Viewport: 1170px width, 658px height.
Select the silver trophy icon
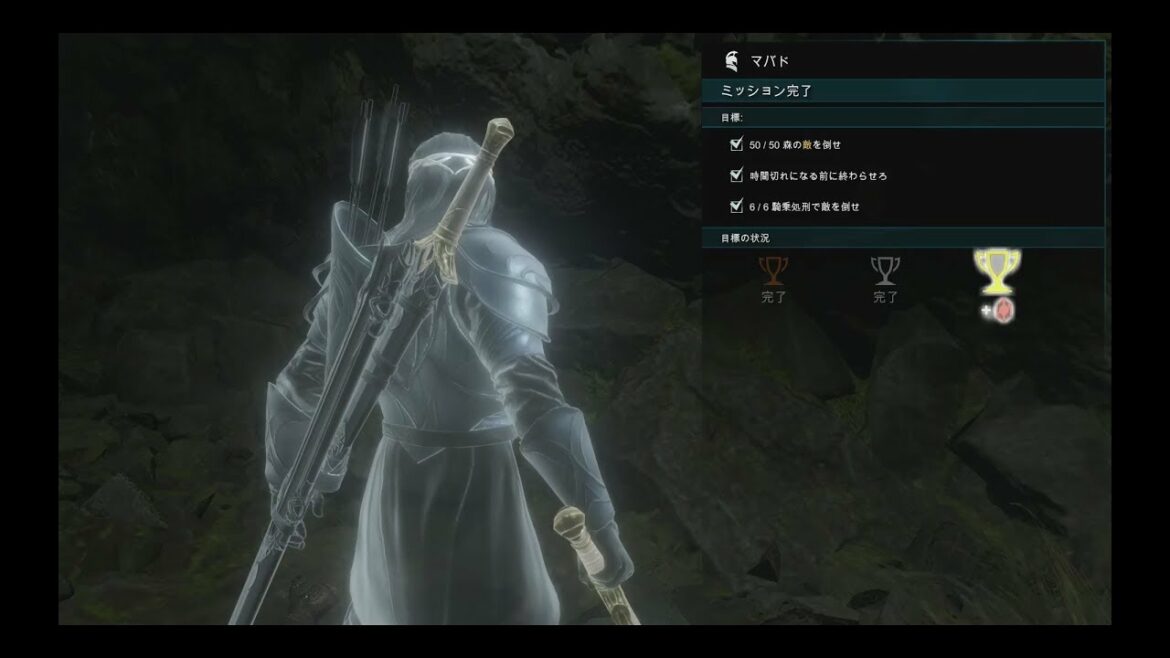point(885,271)
